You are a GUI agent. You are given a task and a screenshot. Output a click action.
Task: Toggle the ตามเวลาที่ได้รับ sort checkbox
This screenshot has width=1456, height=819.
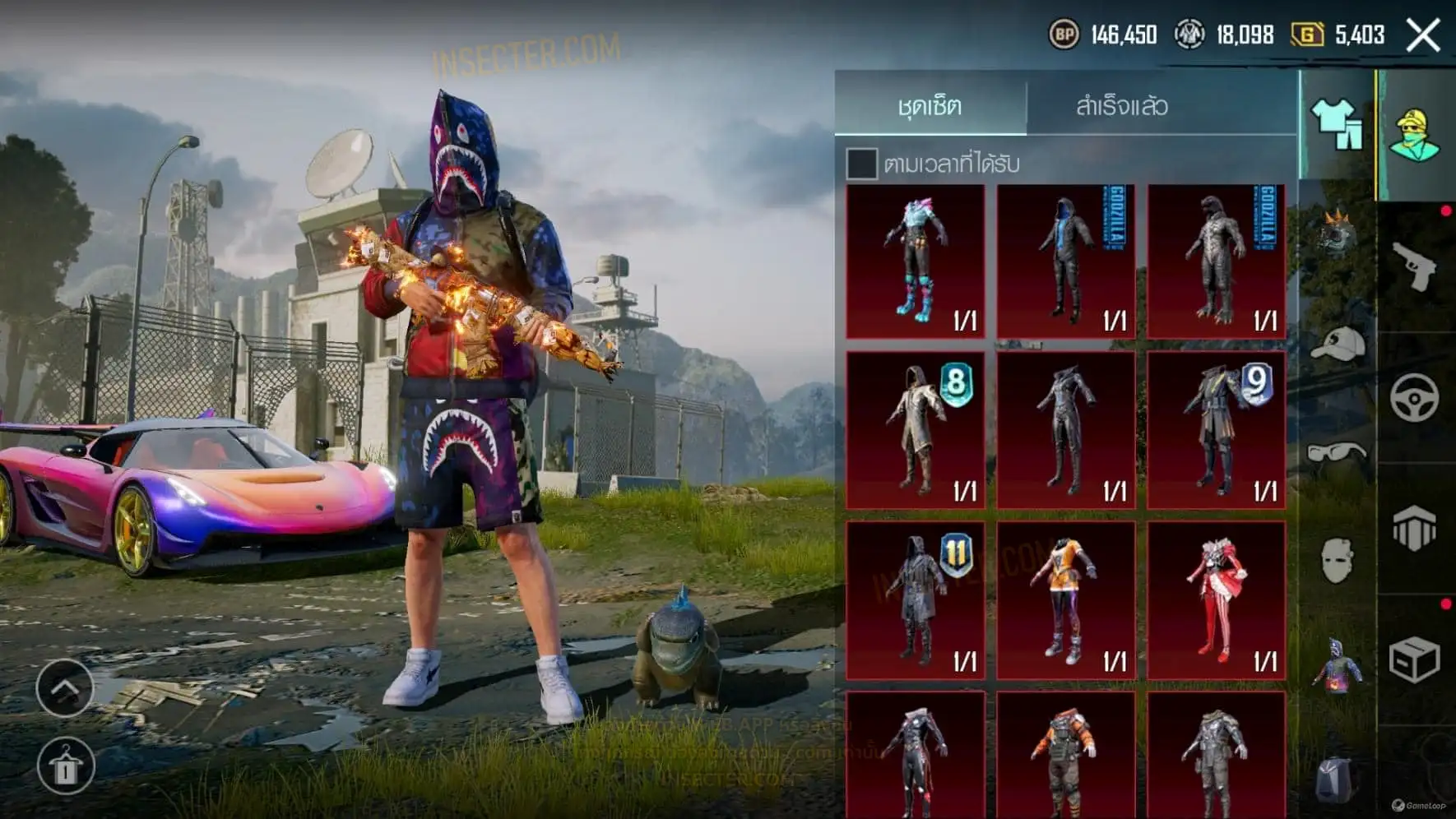(861, 164)
